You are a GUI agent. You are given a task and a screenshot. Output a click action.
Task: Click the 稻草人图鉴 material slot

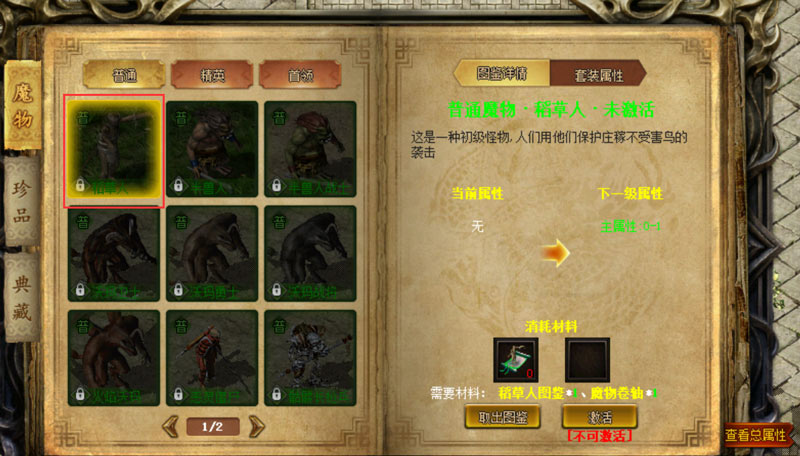[516, 359]
